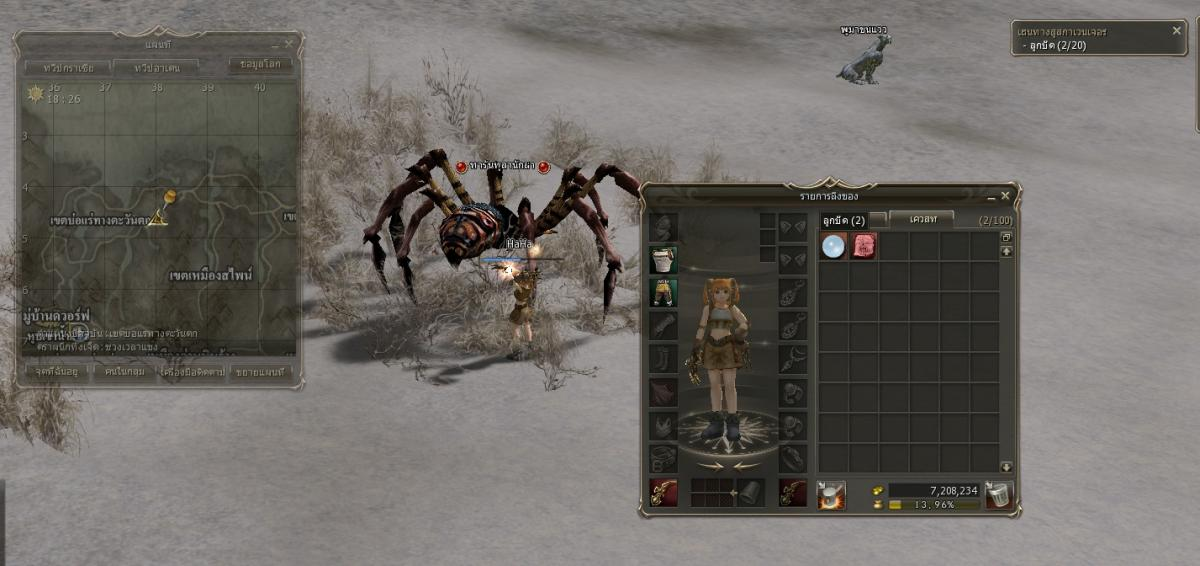
Task: Switch to the ทวีปดาเดน map tab
Action: (x=154, y=67)
